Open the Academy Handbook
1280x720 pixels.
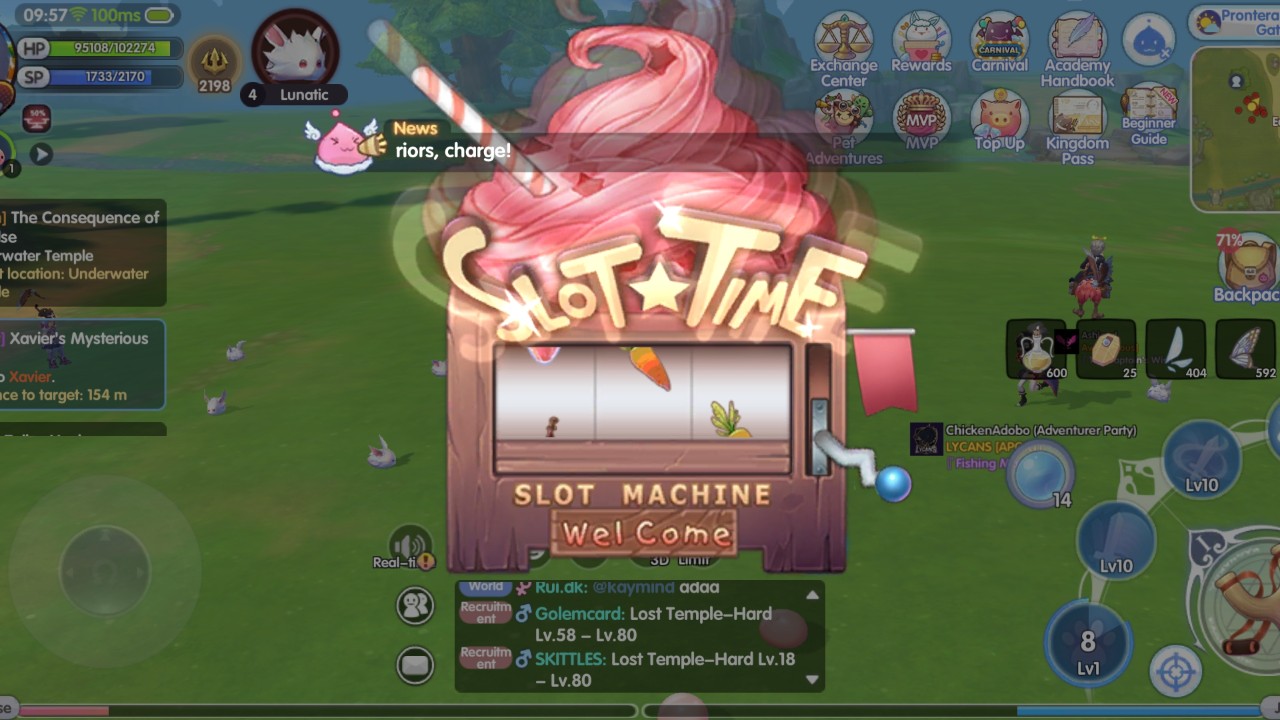(1077, 45)
